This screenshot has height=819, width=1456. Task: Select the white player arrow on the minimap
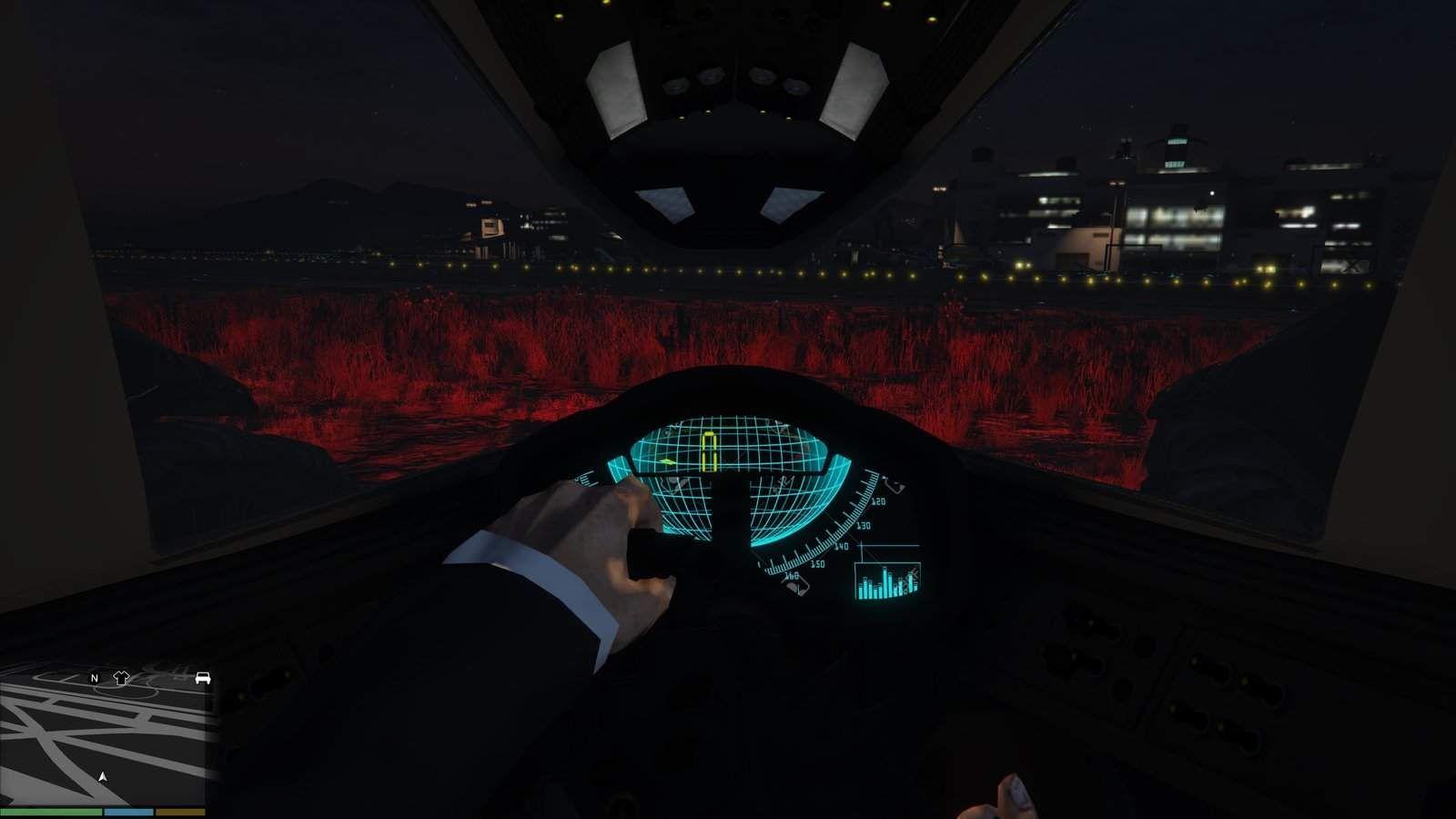(x=102, y=778)
